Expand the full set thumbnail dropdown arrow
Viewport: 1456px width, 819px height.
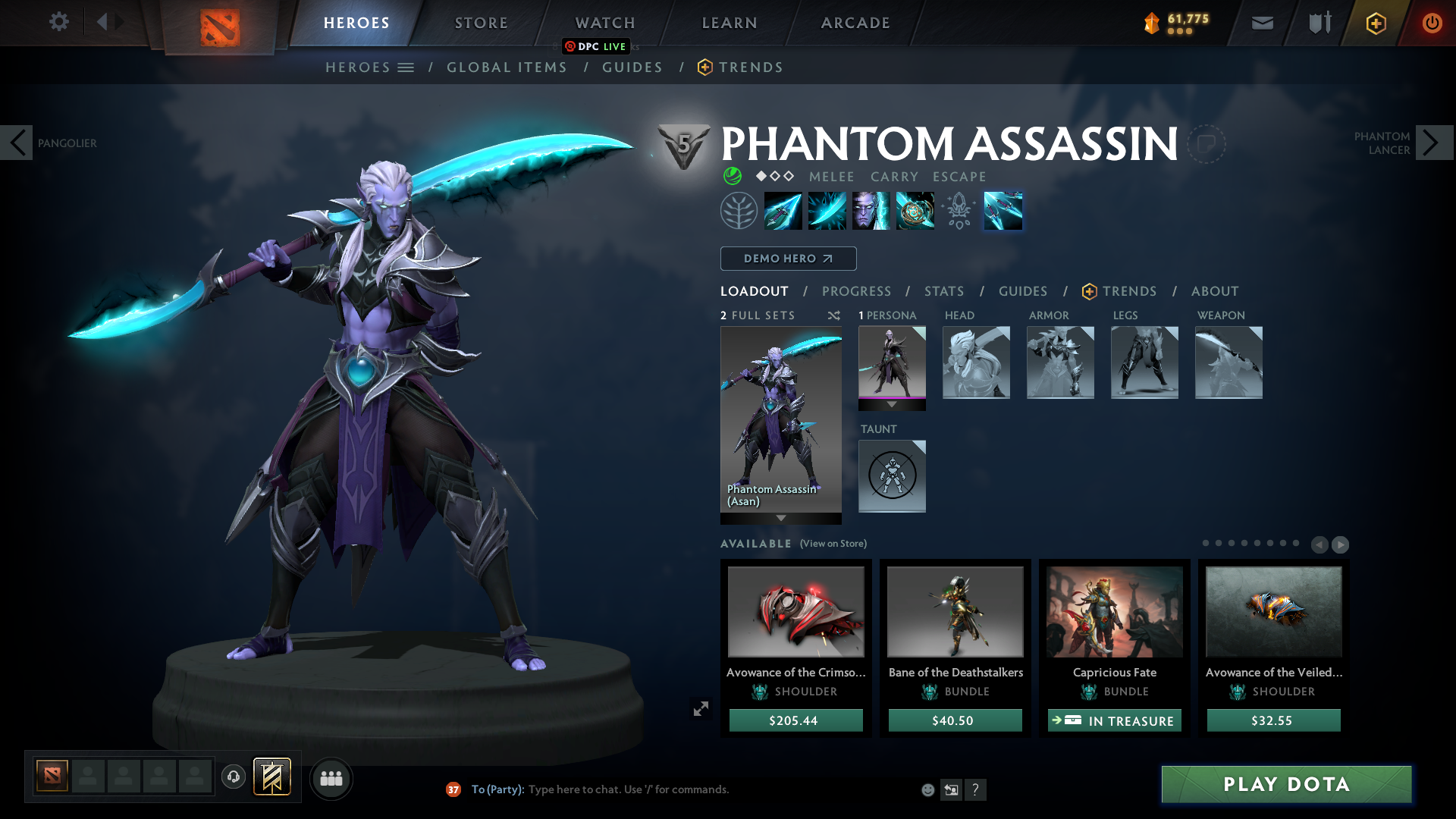[780, 519]
